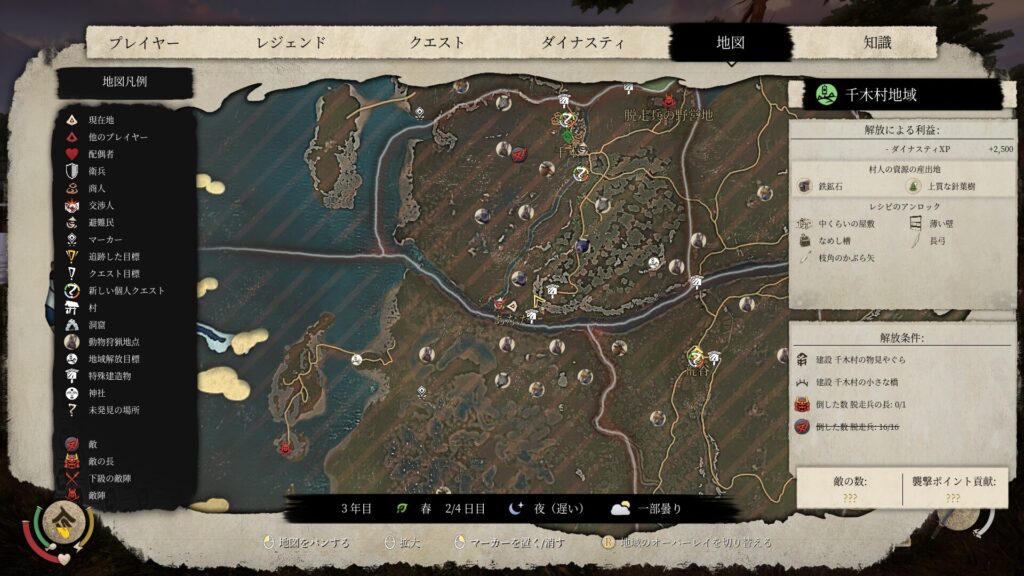Select the 地図 map tab

coord(730,43)
